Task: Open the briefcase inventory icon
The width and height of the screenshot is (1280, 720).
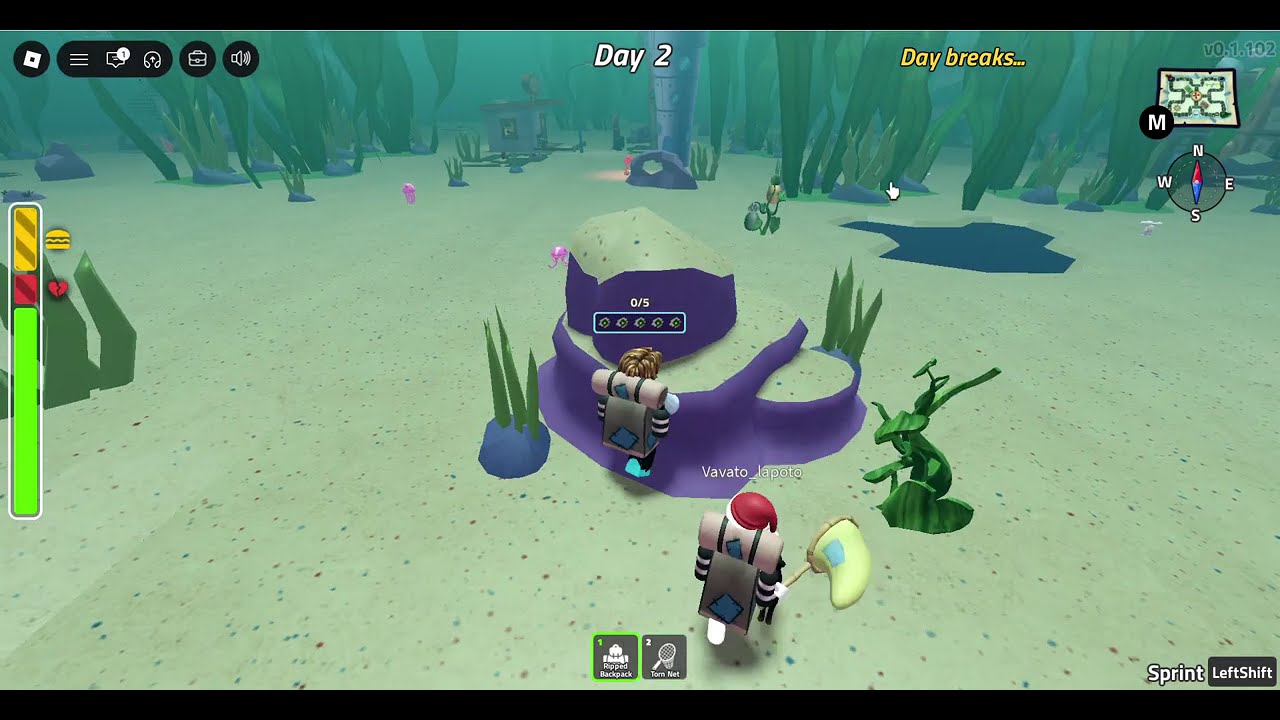Action: 198,60
